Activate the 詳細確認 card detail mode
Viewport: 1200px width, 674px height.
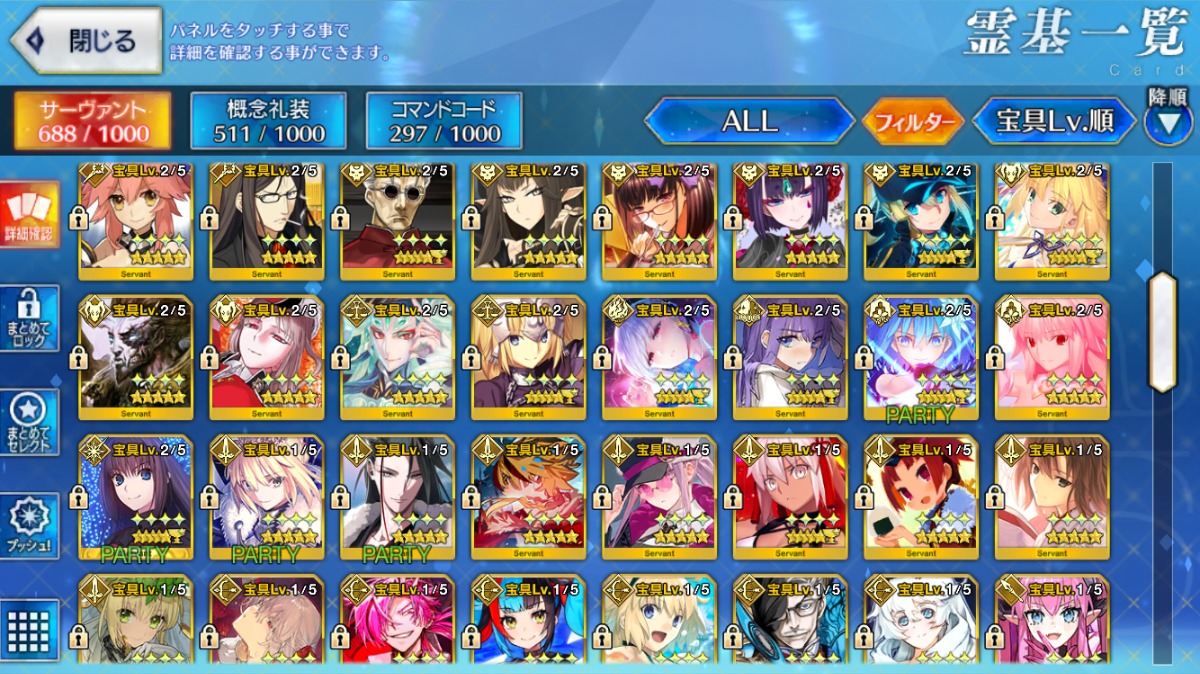pos(30,215)
